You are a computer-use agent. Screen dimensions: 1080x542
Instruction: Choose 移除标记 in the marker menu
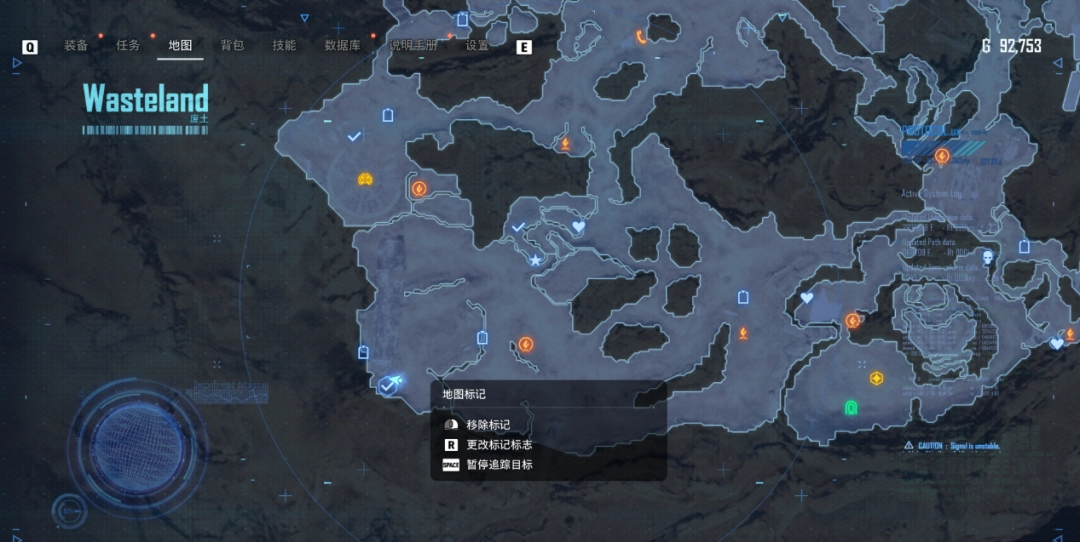(x=488, y=425)
